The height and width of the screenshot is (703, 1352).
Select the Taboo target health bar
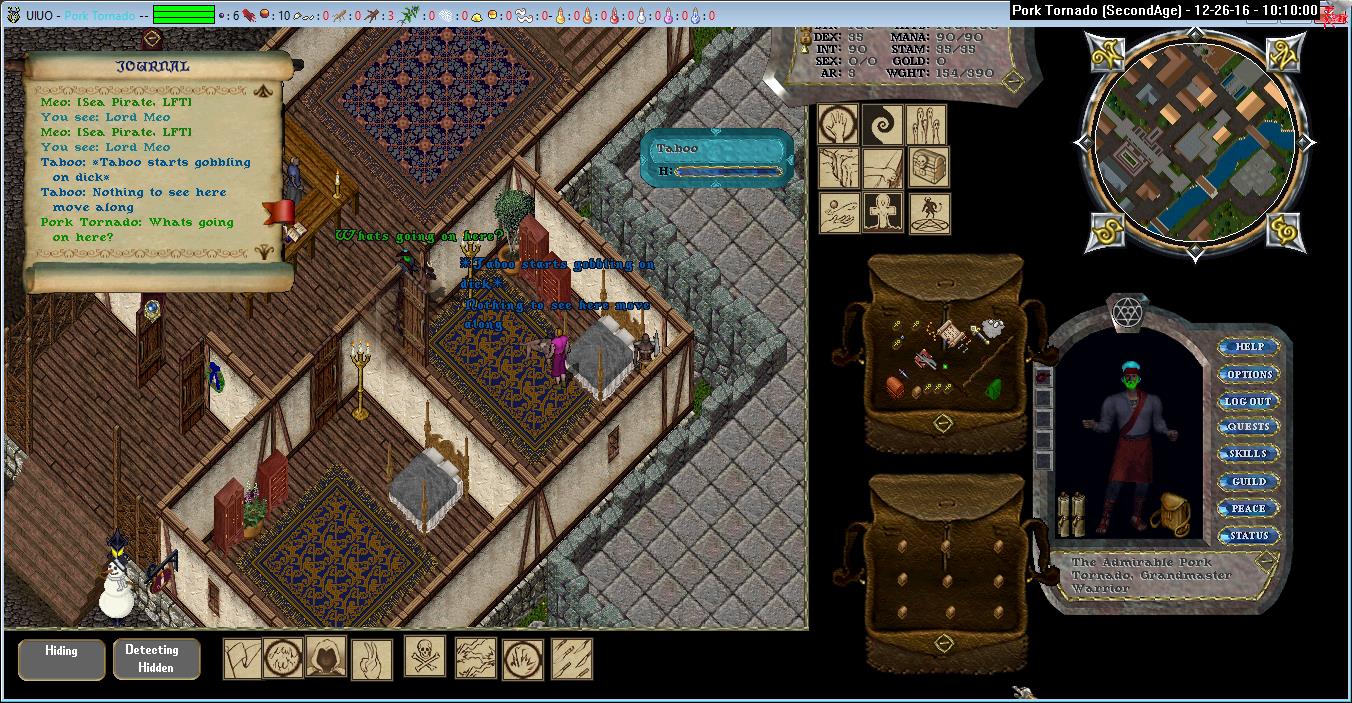tap(718, 158)
